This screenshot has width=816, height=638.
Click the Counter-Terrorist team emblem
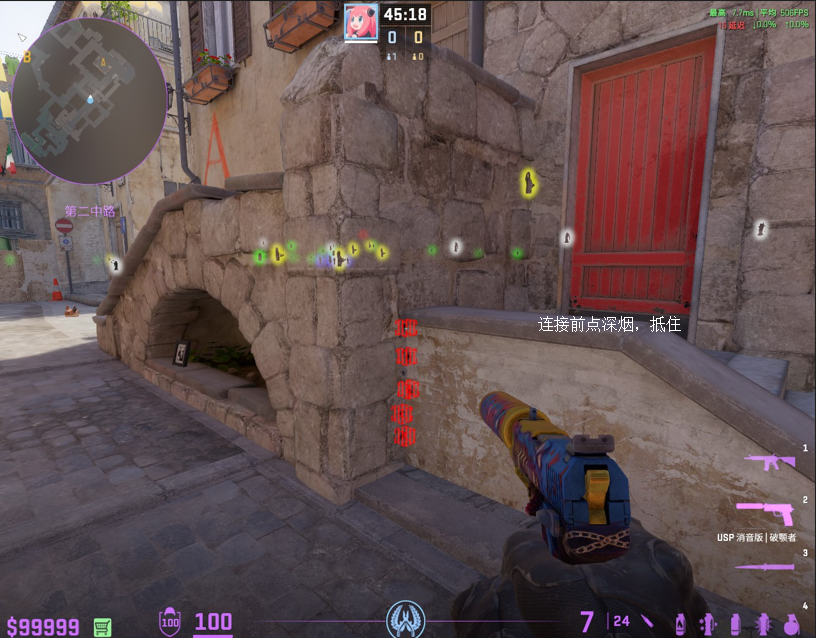point(406,619)
